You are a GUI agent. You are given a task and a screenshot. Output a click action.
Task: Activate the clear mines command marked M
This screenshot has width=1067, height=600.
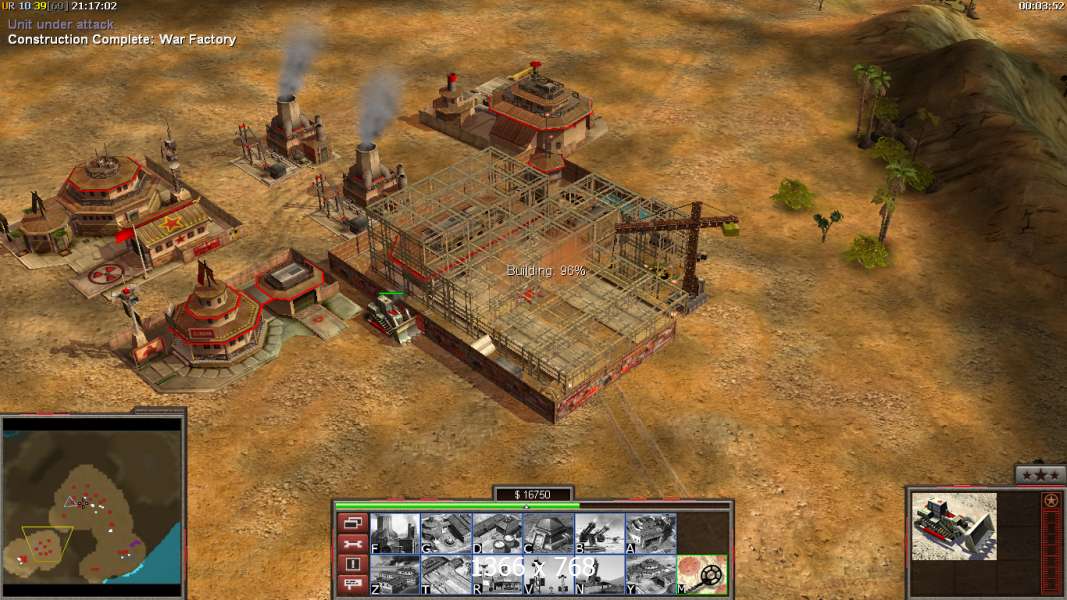(702, 574)
